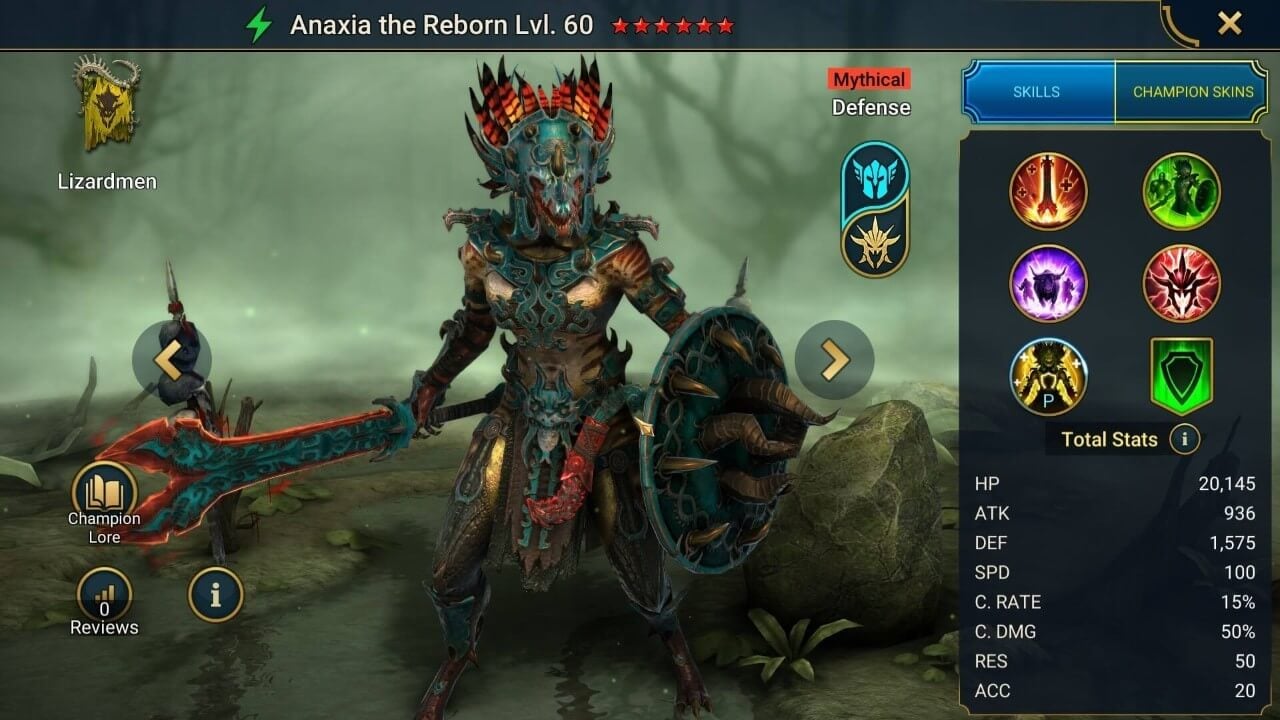This screenshot has width=1280, height=720.
Task: Inspect the purple bull skill icon
Action: (x=1048, y=283)
